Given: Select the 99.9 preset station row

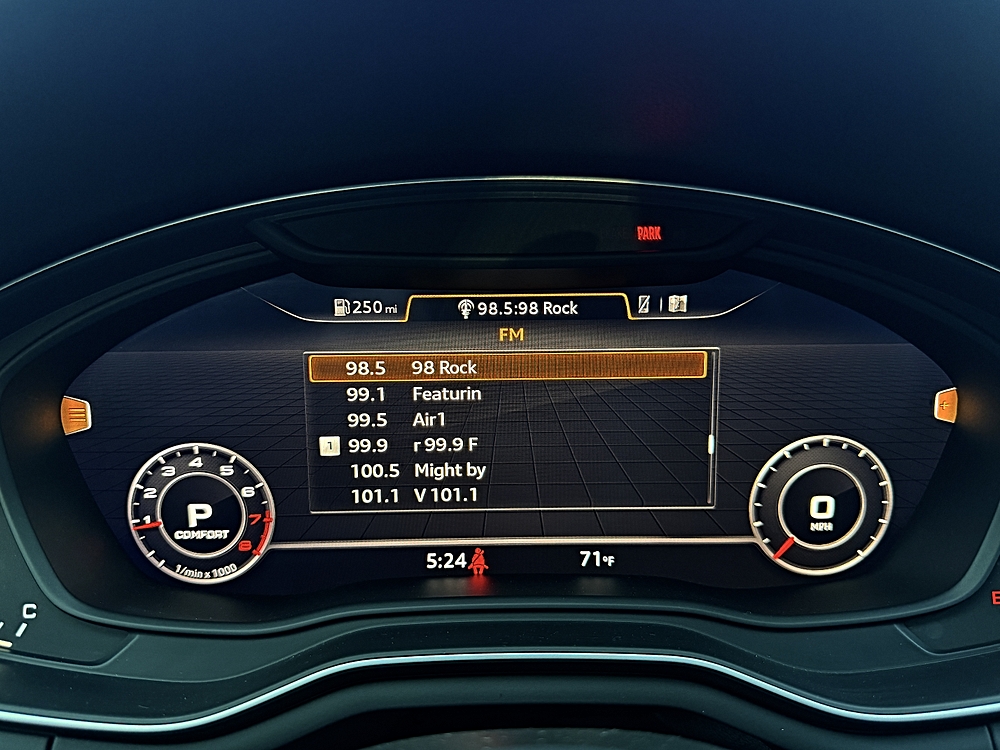Looking at the screenshot, I should click(x=508, y=446).
